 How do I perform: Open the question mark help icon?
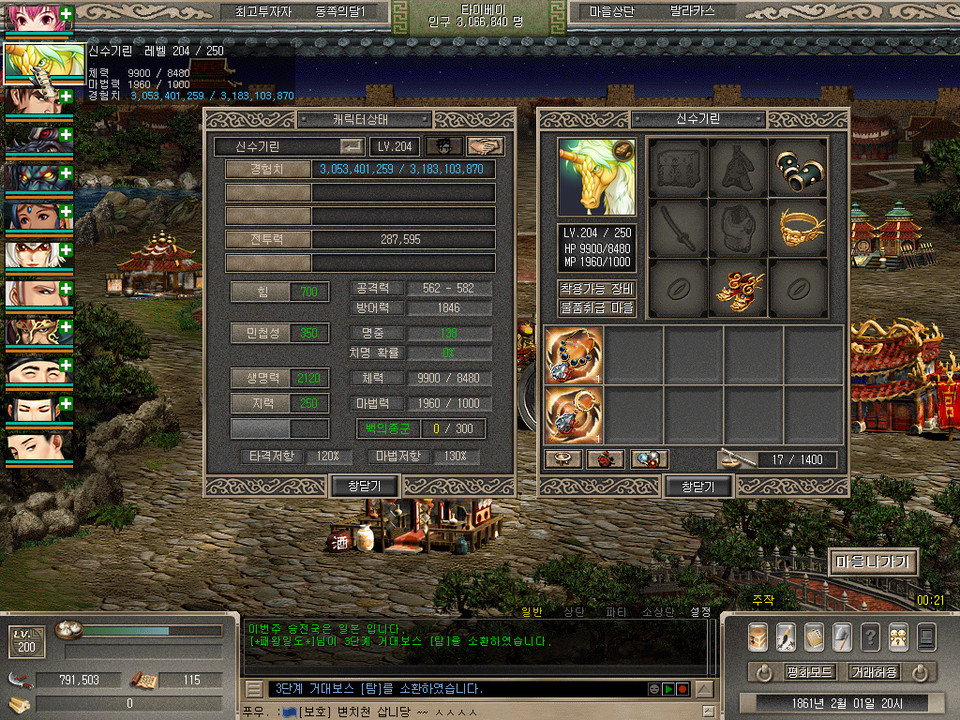click(870, 636)
